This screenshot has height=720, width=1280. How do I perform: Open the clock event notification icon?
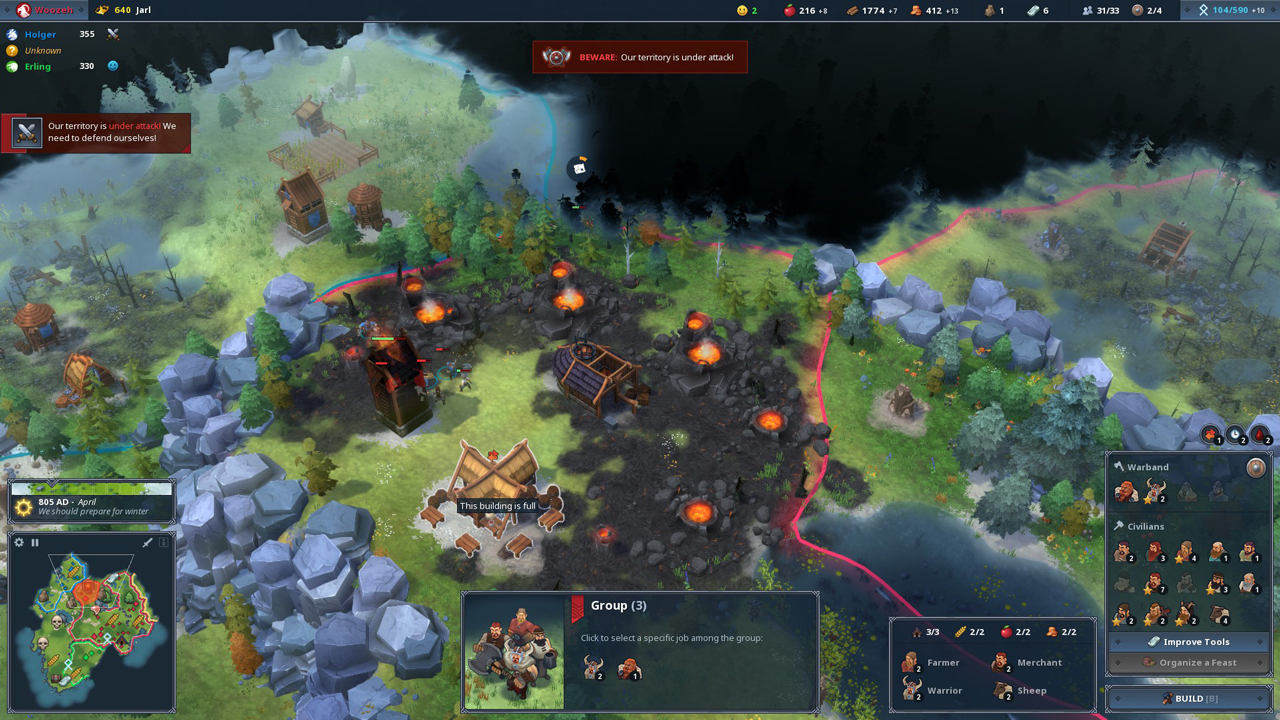(1236, 435)
